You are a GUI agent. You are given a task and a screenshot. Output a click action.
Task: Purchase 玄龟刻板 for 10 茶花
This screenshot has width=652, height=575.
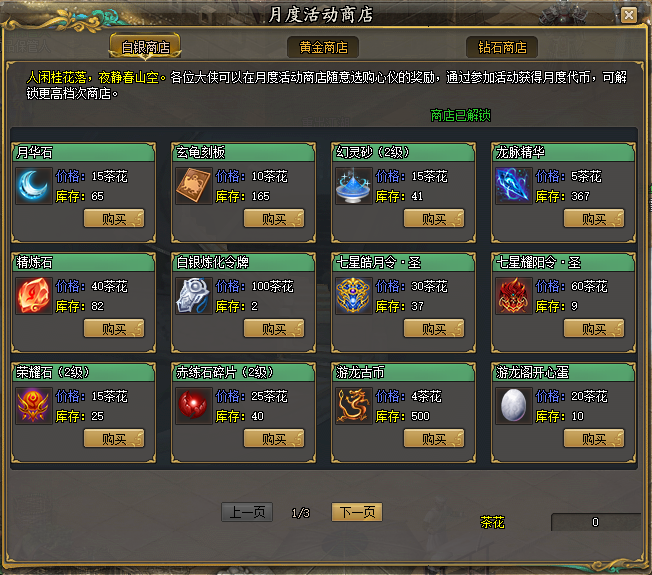[x=274, y=219]
